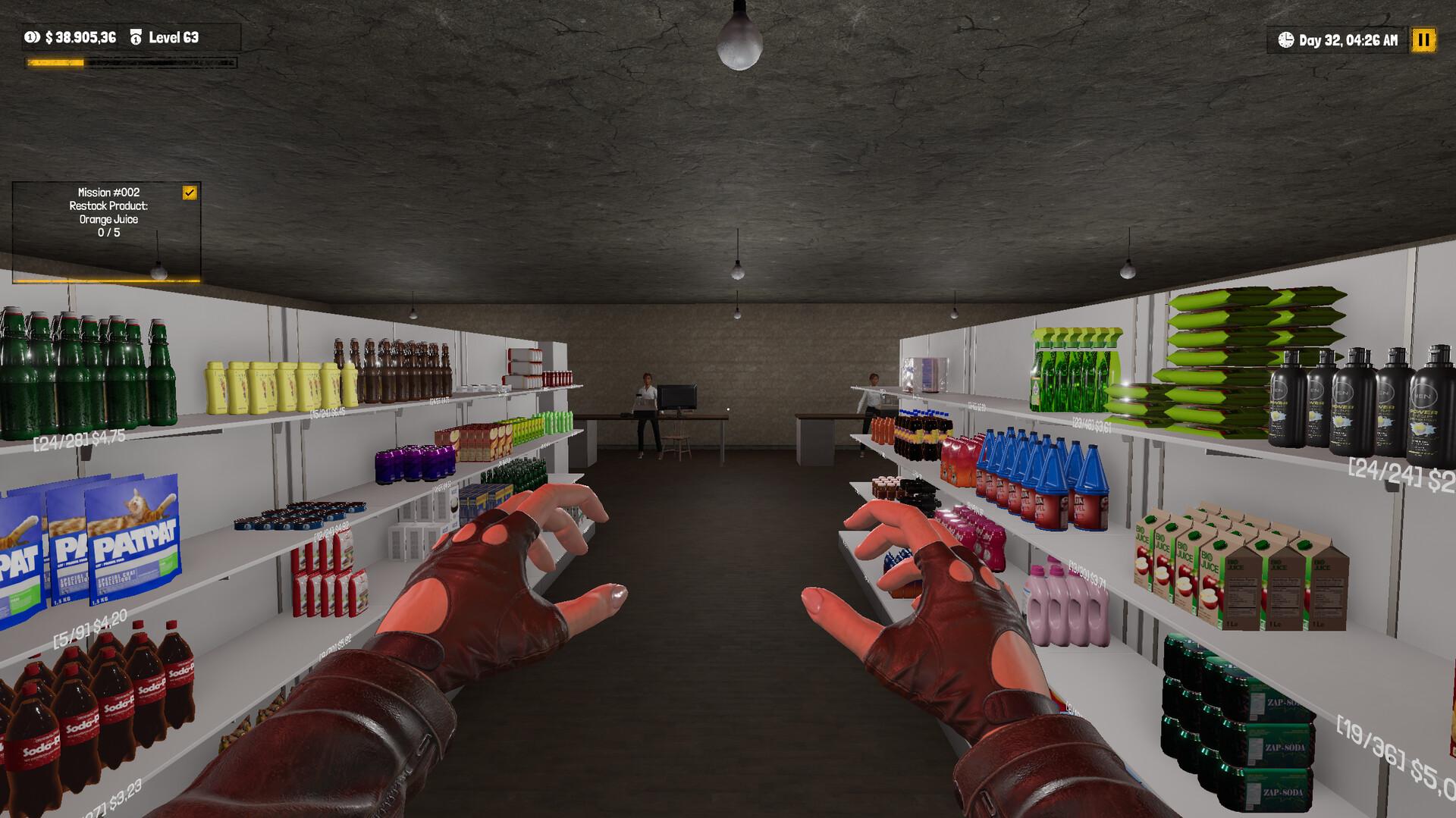Click the Day 32, 04:26 AM time display

(1348, 39)
